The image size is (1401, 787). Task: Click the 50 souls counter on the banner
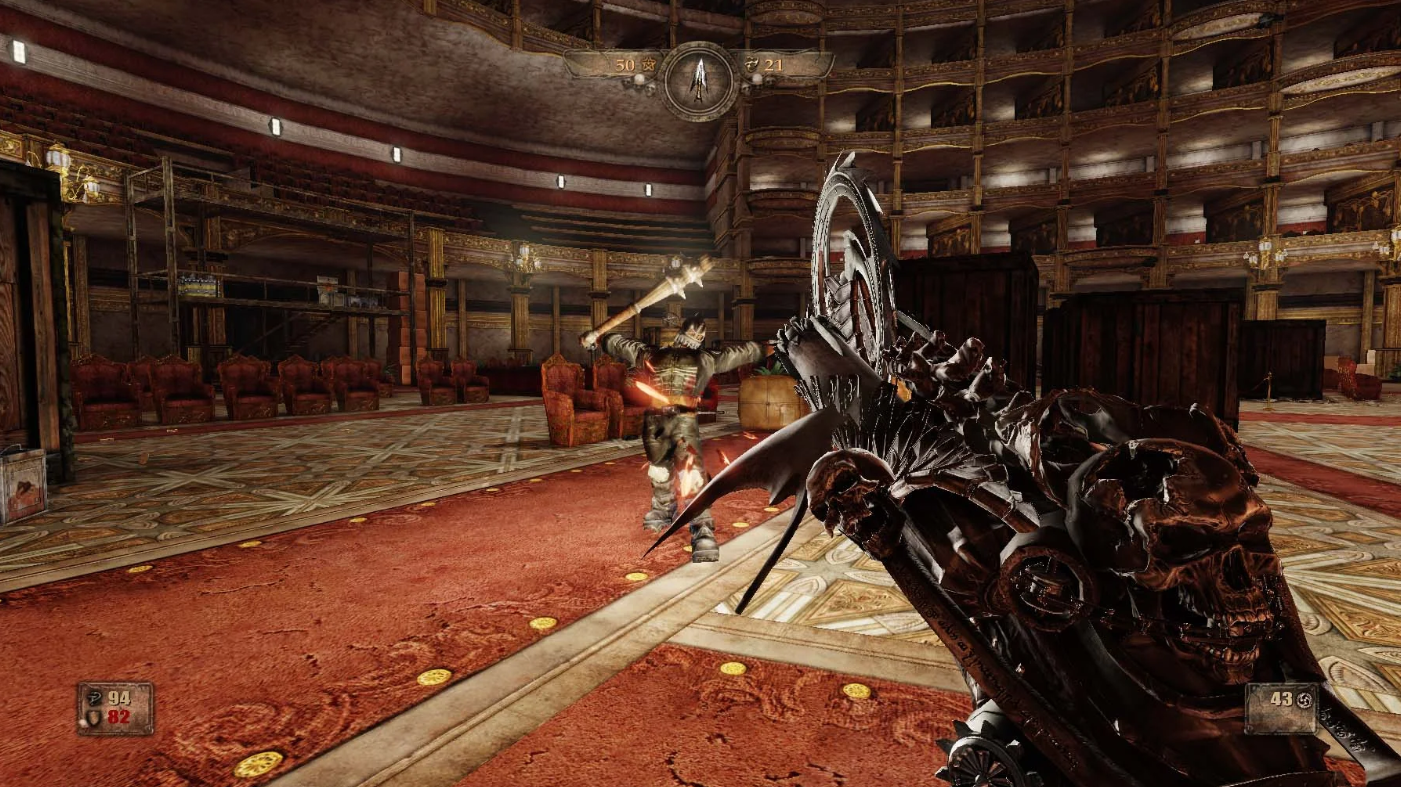pyautogui.click(x=626, y=64)
